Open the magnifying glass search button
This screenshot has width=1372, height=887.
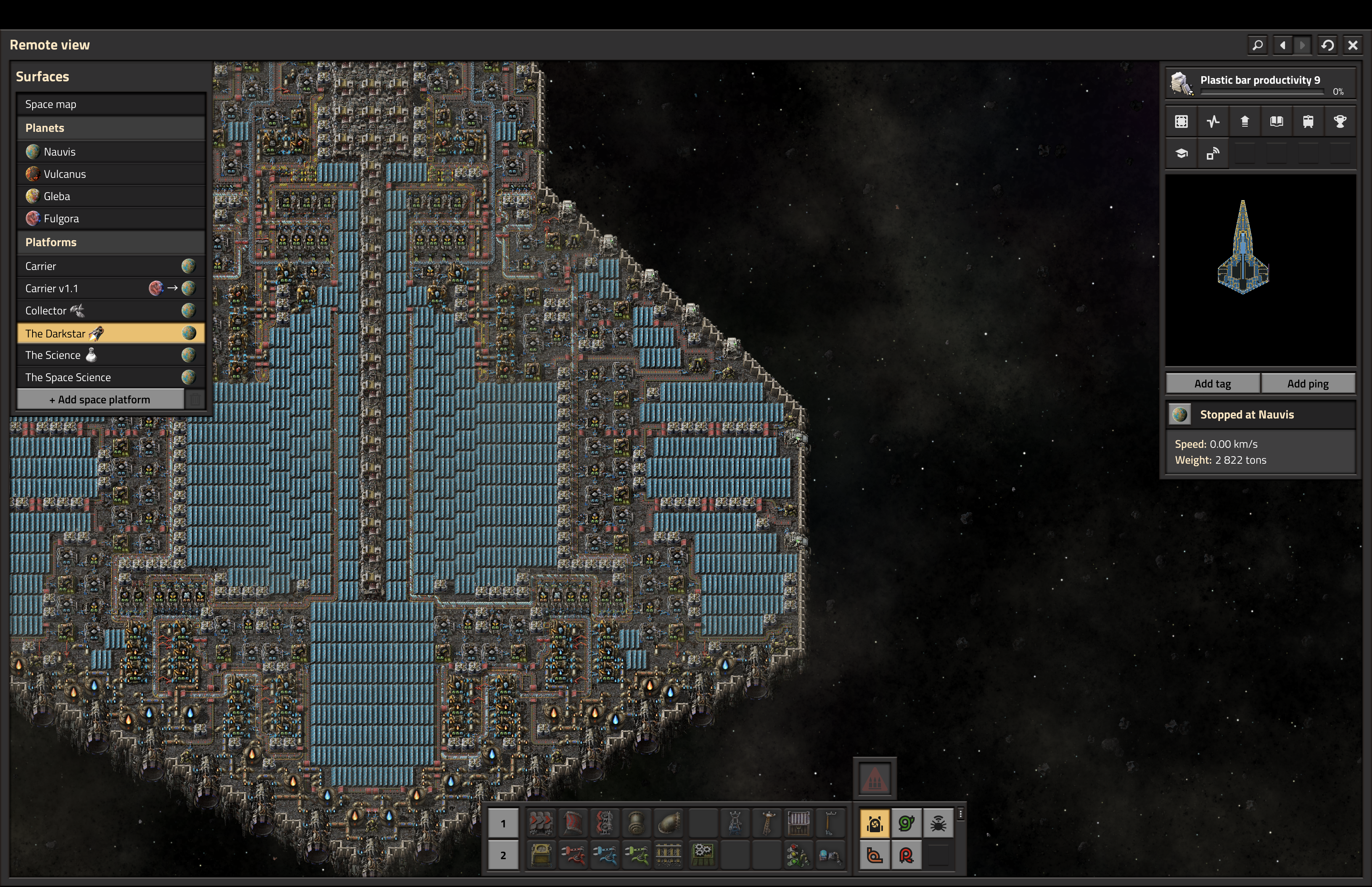1257,45
